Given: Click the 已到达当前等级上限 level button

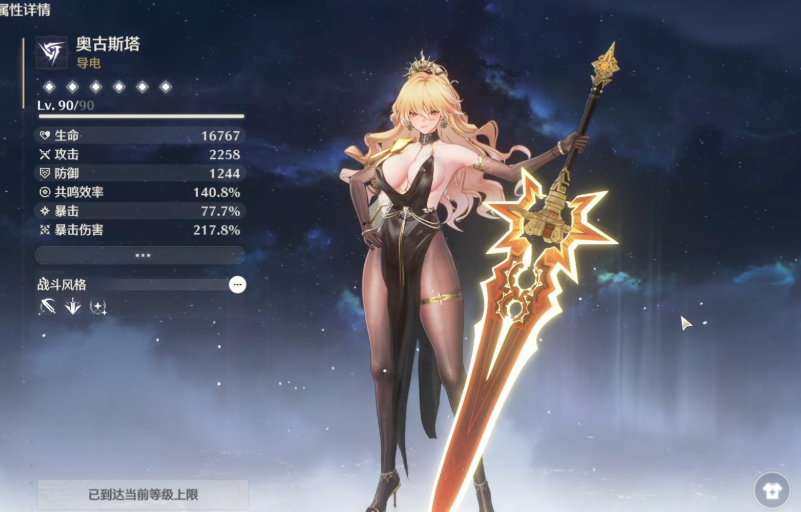Looking at the screenshot, I should pyautogui.click(x=142, y=493).
